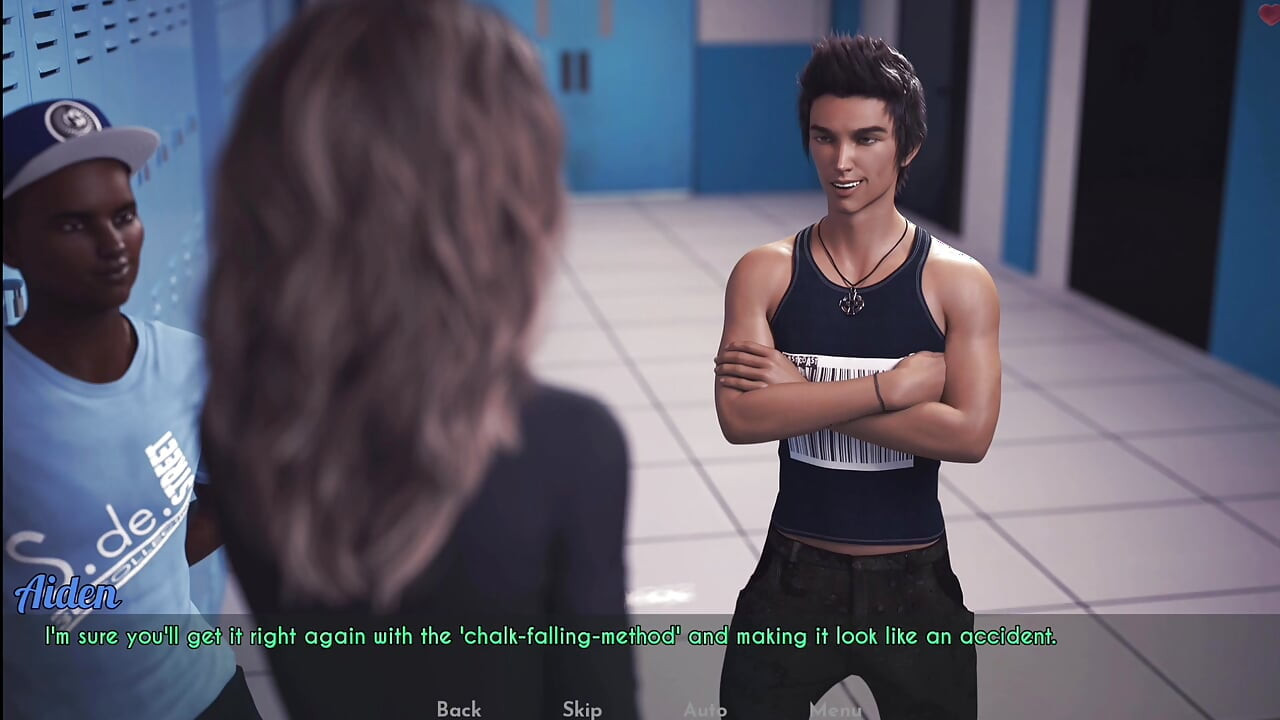
Task: Click the Aiden name label
Action: click(70, 594)
